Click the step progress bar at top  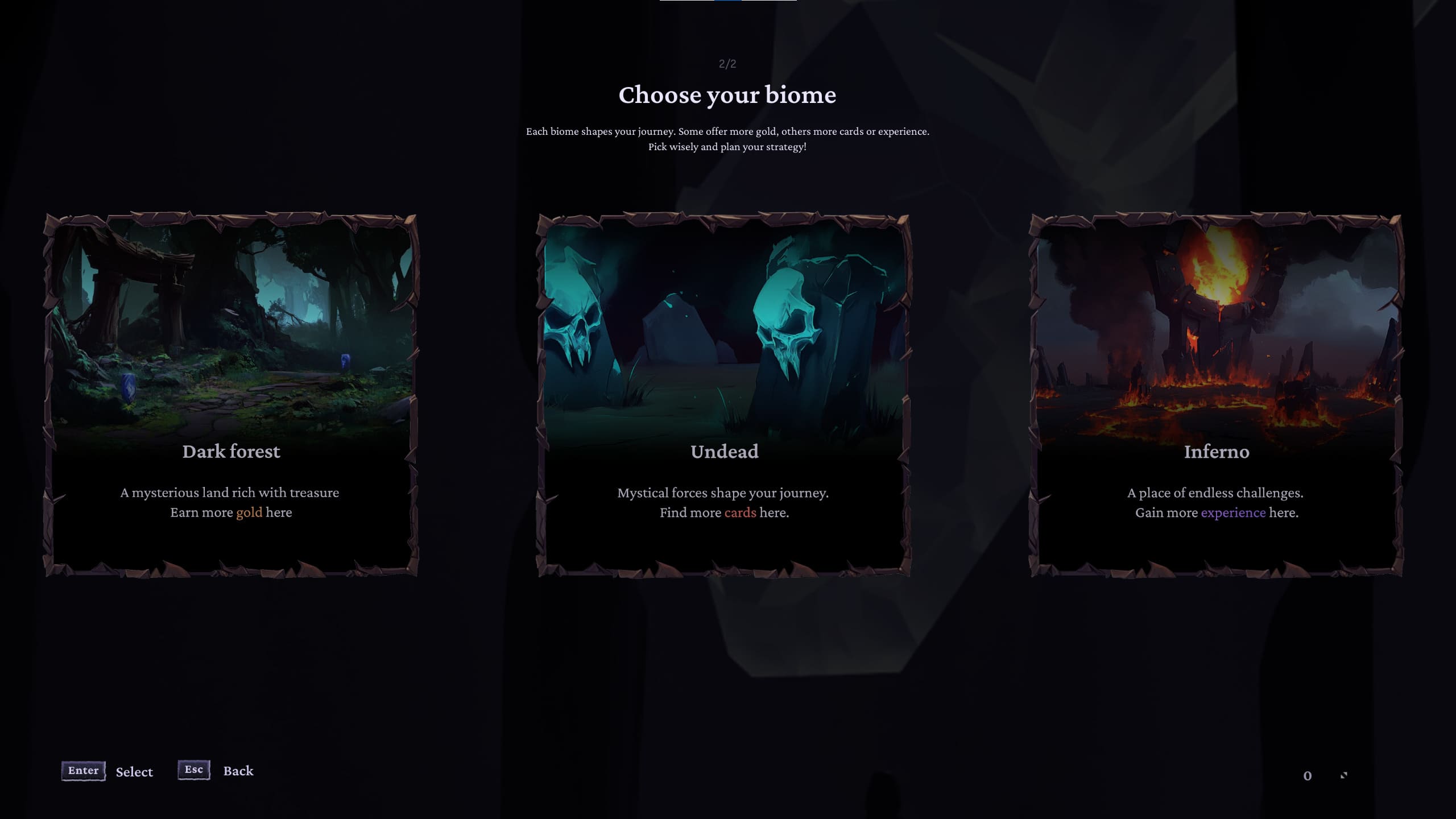pos(728,2)
